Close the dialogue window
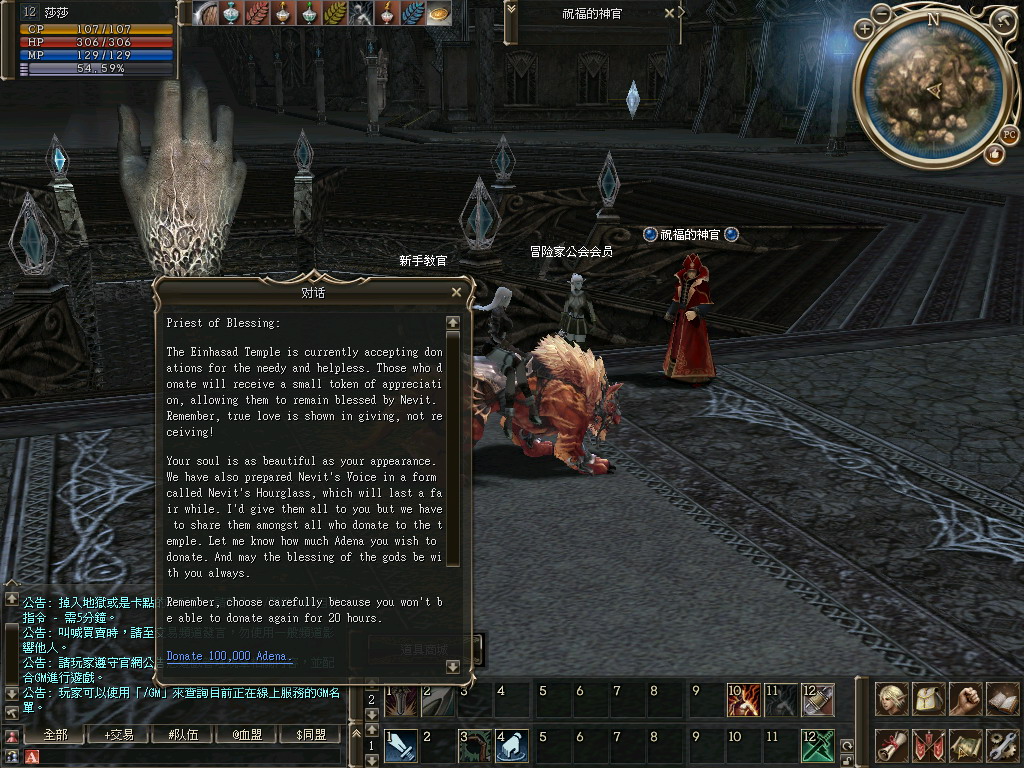Viewport: 1024px width, 768px height. tap(456, 293)
